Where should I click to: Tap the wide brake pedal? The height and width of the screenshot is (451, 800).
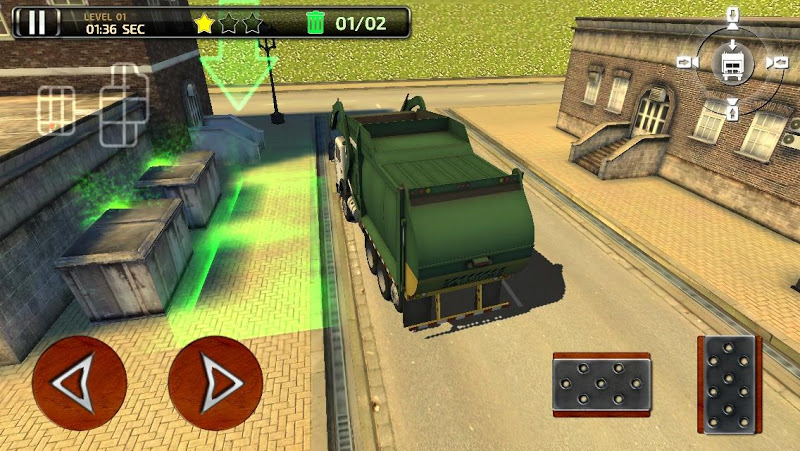602,384
